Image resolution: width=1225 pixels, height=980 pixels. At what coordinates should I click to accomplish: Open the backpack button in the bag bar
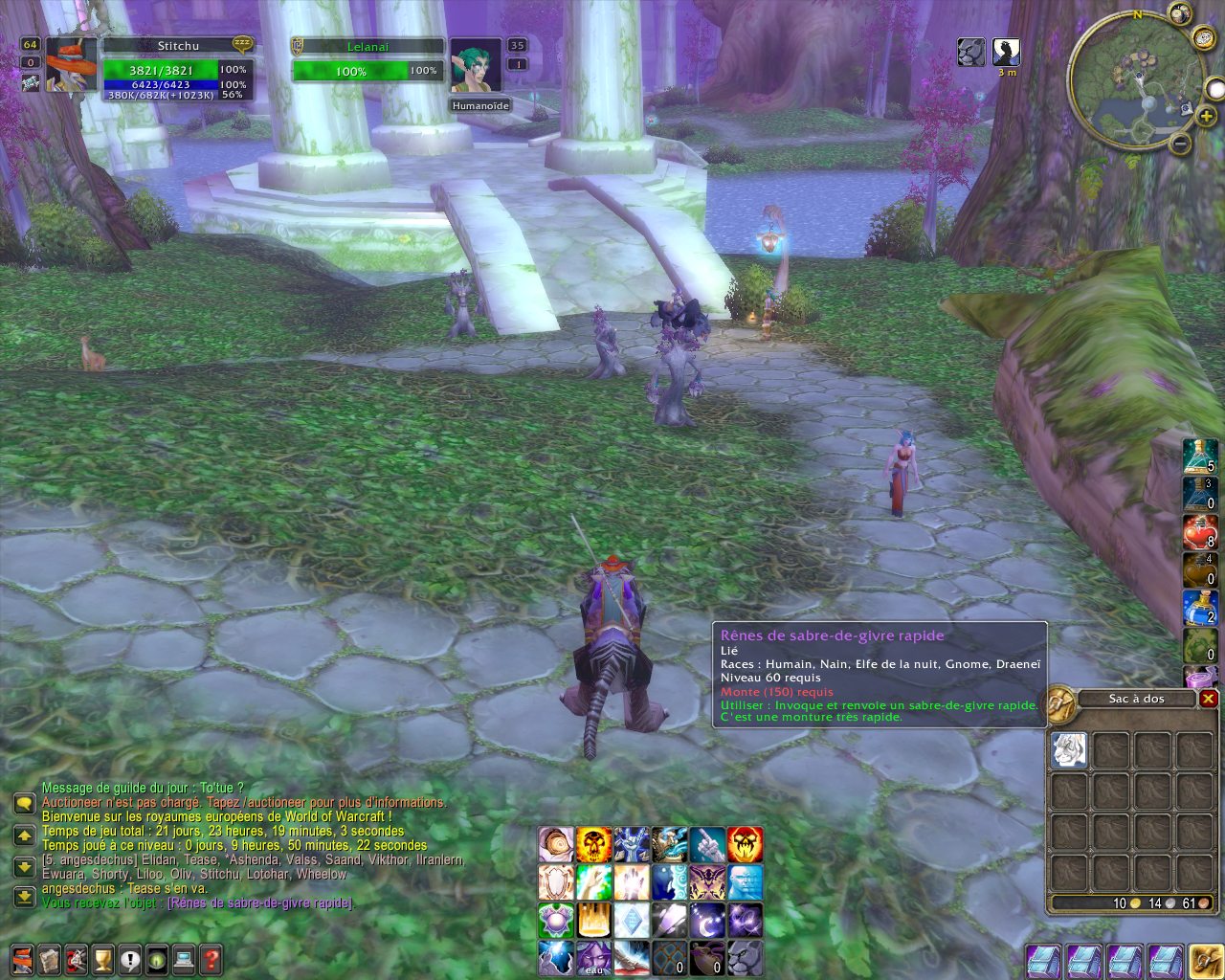coord(1203,960)
